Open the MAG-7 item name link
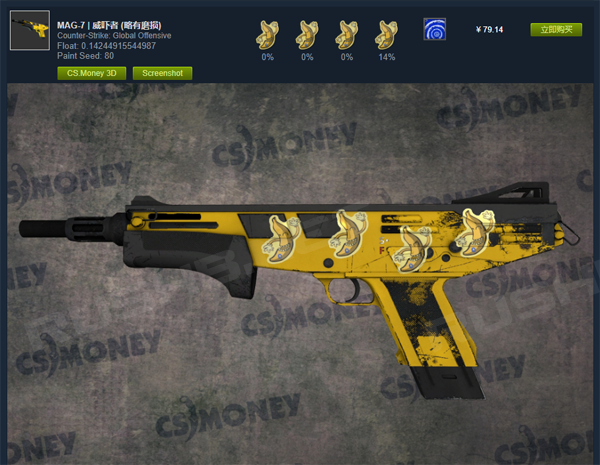The width and height of the screenshot is (600, 465). coord(110,24)
